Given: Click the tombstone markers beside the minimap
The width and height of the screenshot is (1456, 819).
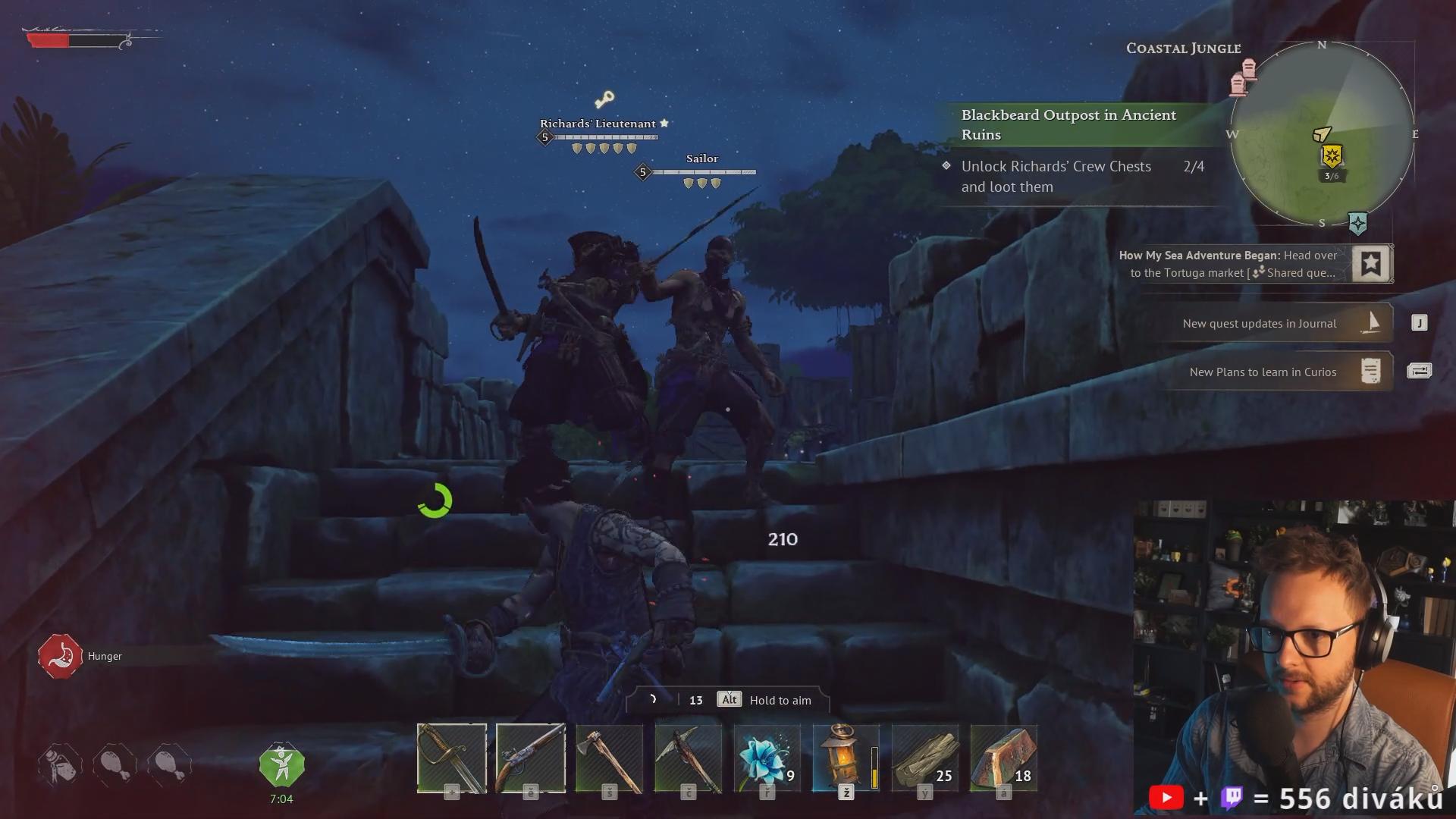Looking at the screenshot, I should 1244,77.
